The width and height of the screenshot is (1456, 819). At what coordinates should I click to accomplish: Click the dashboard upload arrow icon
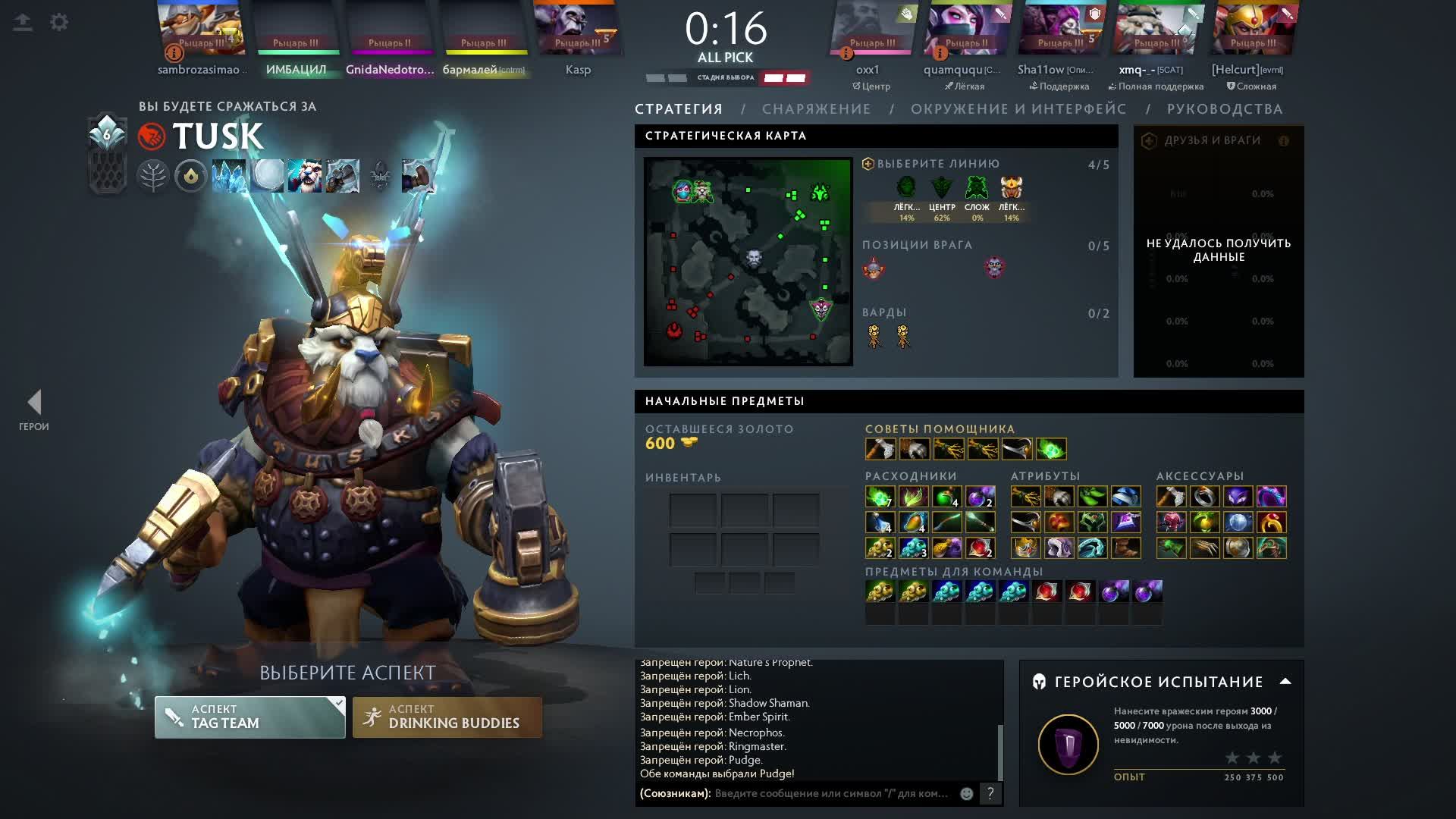click(23, 22)
